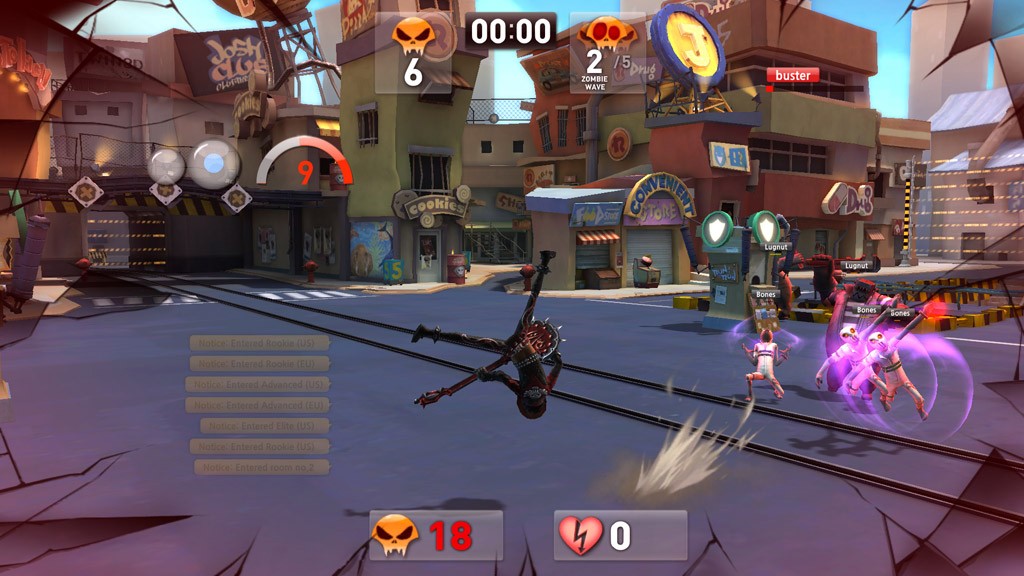Select the 'Entered room no.2' notice

point(261,467)
